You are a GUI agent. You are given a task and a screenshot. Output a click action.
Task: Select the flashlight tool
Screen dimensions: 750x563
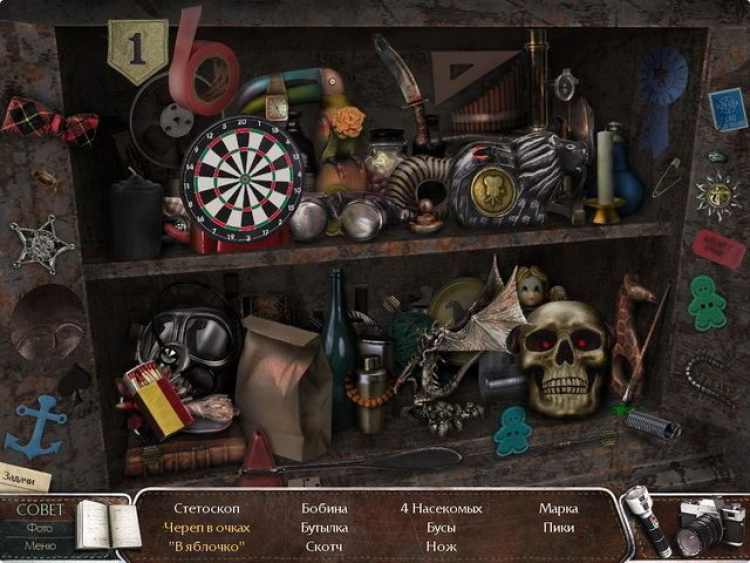[647, 522]
